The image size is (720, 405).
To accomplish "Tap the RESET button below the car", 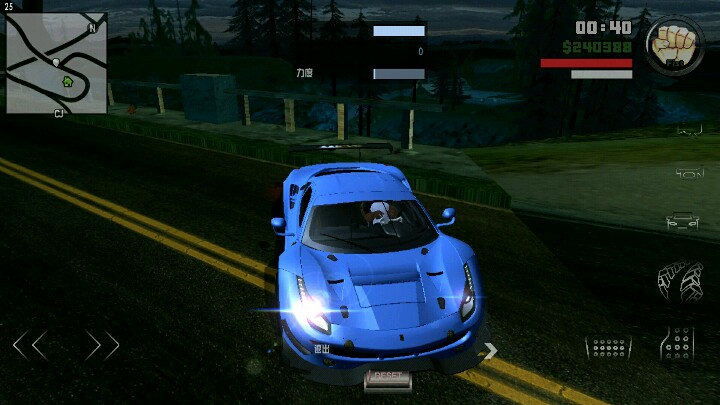I will tap(387, 377).
